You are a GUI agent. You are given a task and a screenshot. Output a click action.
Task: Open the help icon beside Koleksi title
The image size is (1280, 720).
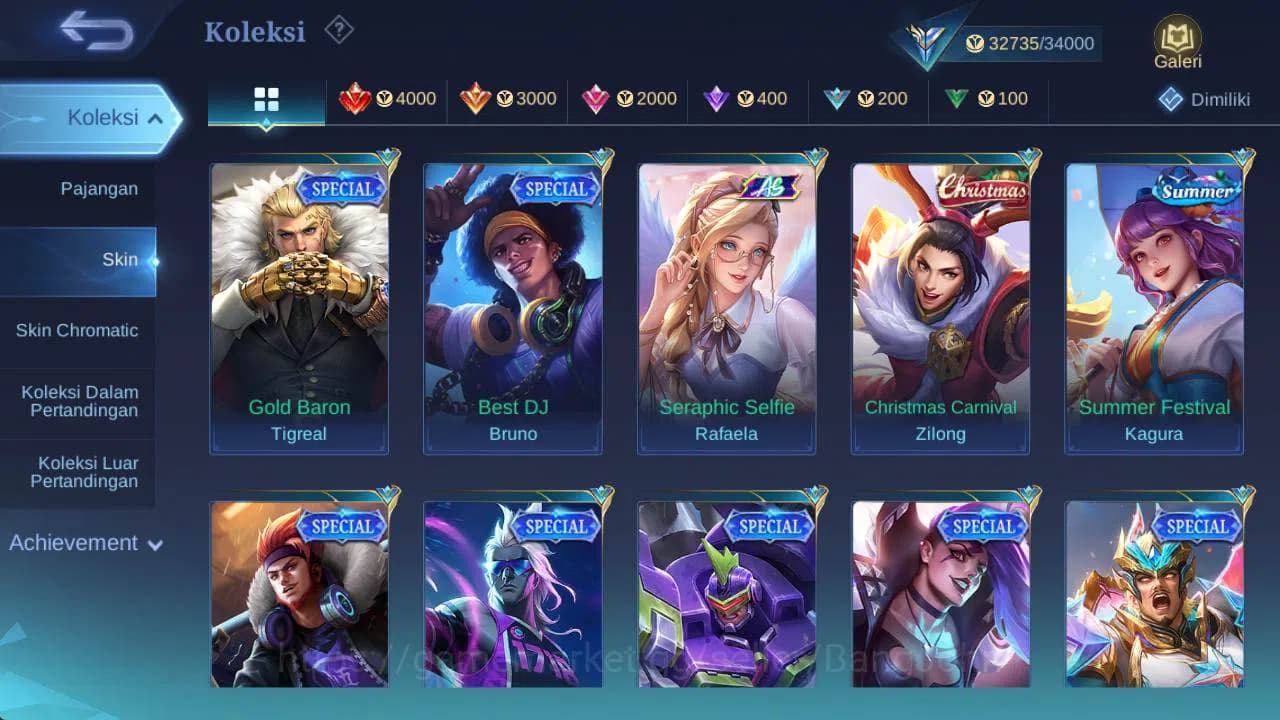coord(337,31)
